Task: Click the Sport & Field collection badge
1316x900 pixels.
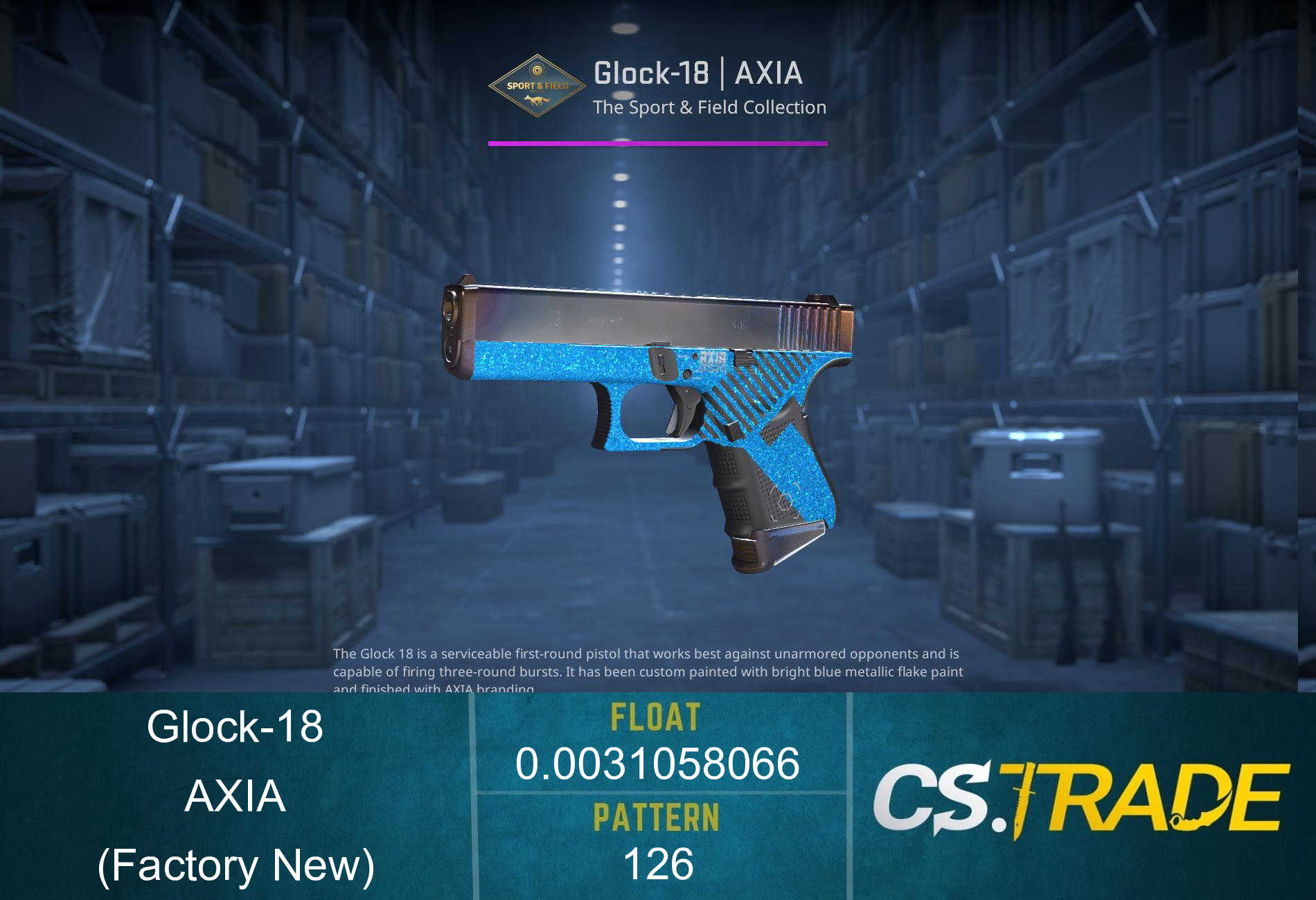Action: click(x=537, y=83)
